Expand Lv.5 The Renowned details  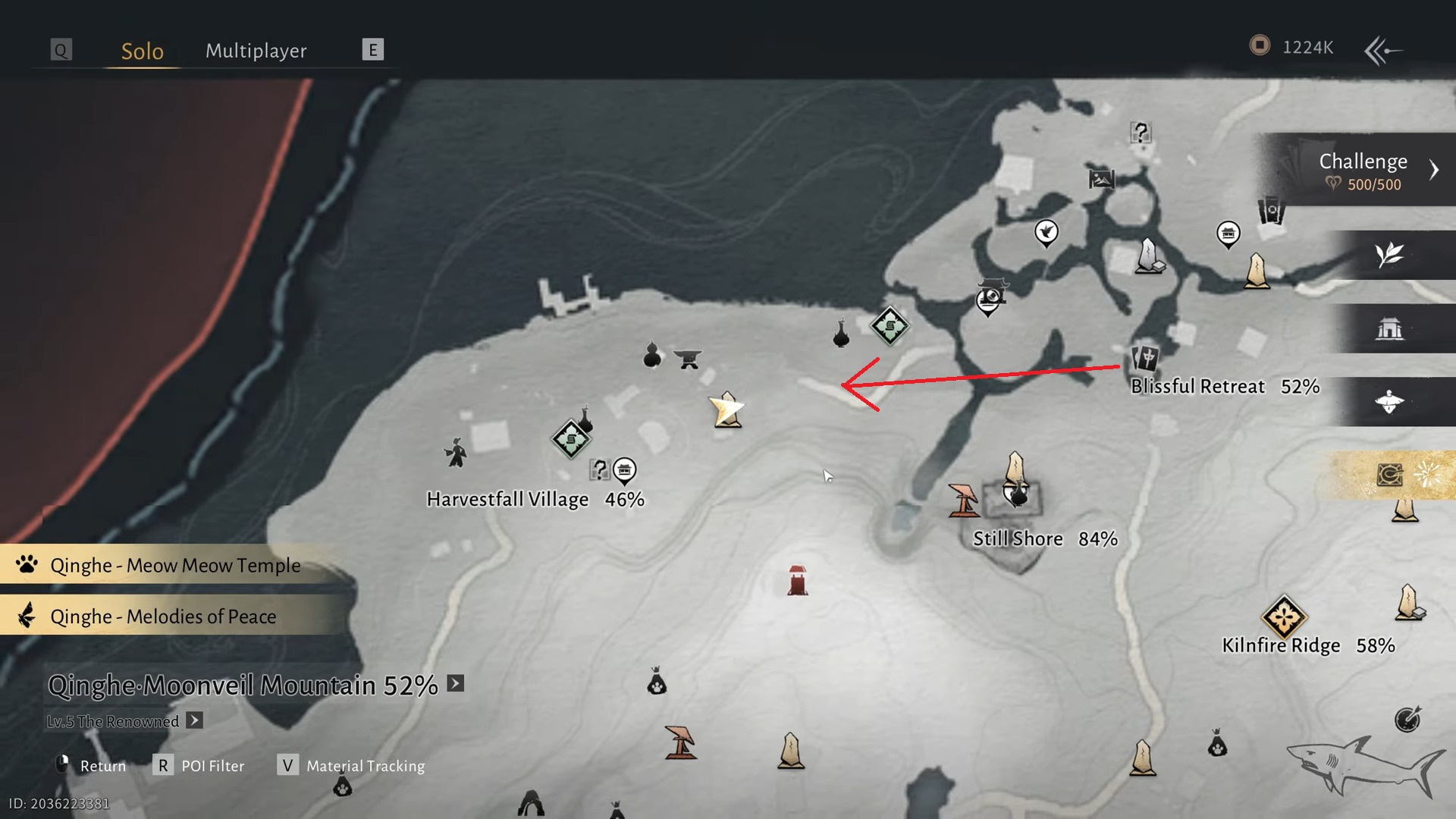click(195, 720)
